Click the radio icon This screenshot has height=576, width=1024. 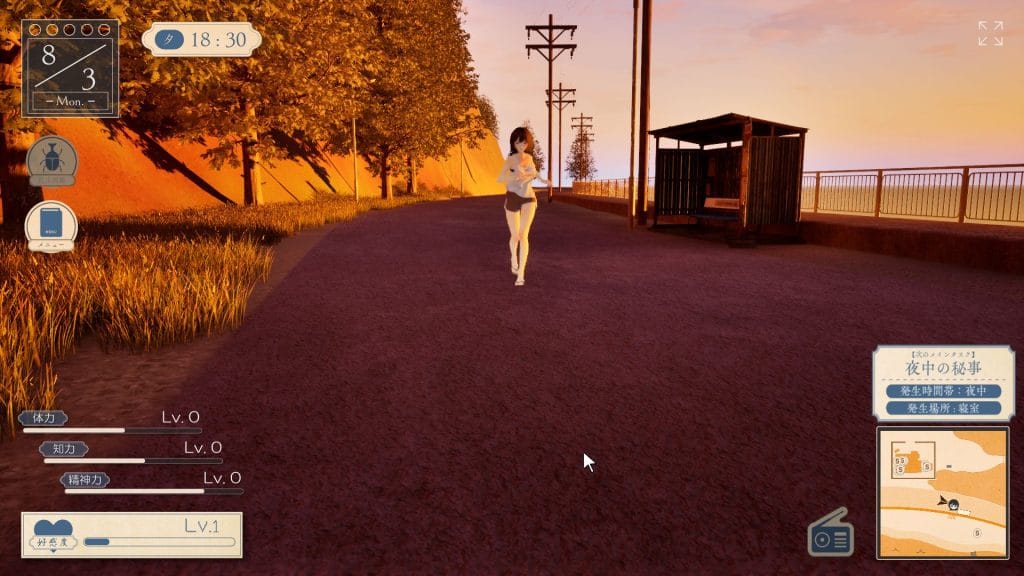click(x=830, y=533)
